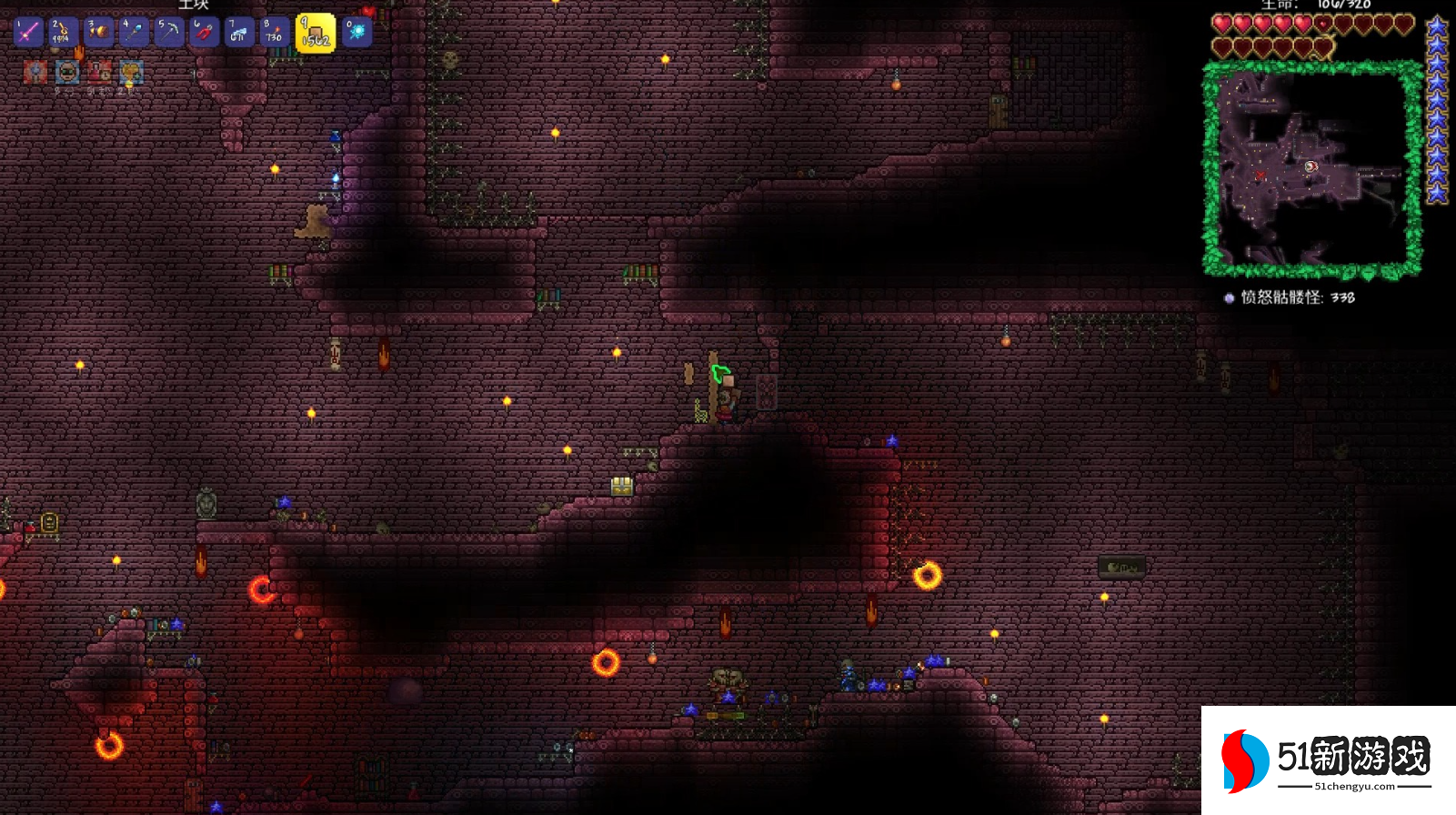Click the goggles face buff icon

(x=67, y=72)
